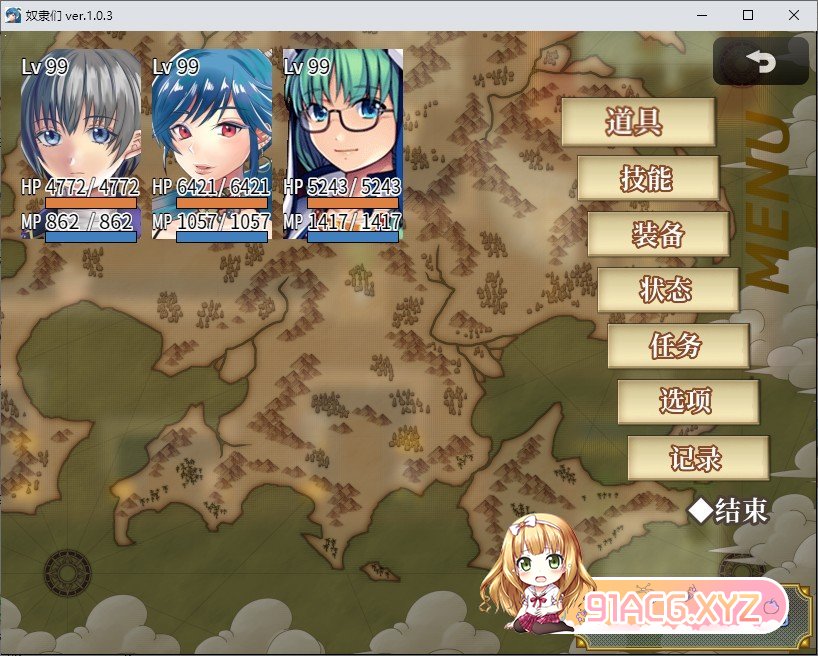The width and height of the screenshot is (818, 656).
Task: Select 结束 to end the game
Action: click(731, 511)
